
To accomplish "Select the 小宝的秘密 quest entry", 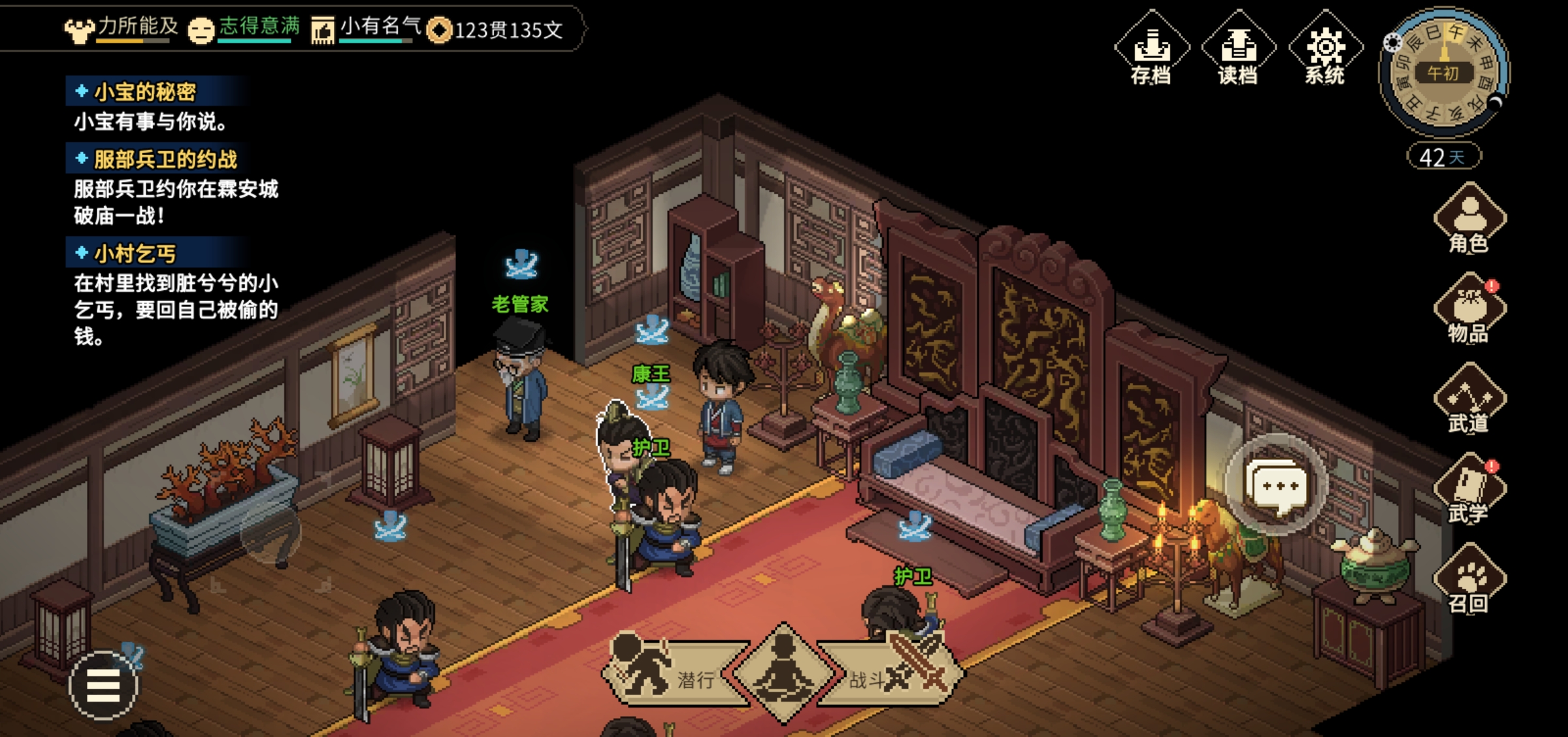I will click(x=145, y=92).
